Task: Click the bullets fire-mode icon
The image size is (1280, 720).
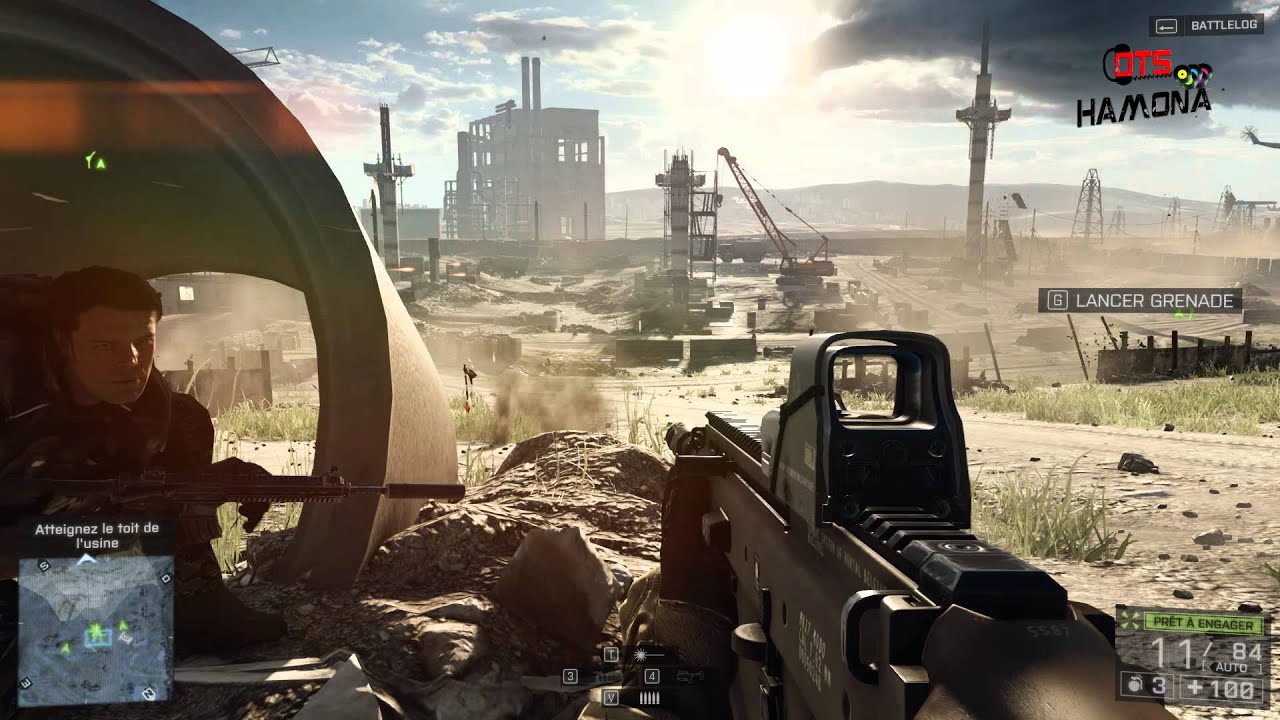Action: 648,698
